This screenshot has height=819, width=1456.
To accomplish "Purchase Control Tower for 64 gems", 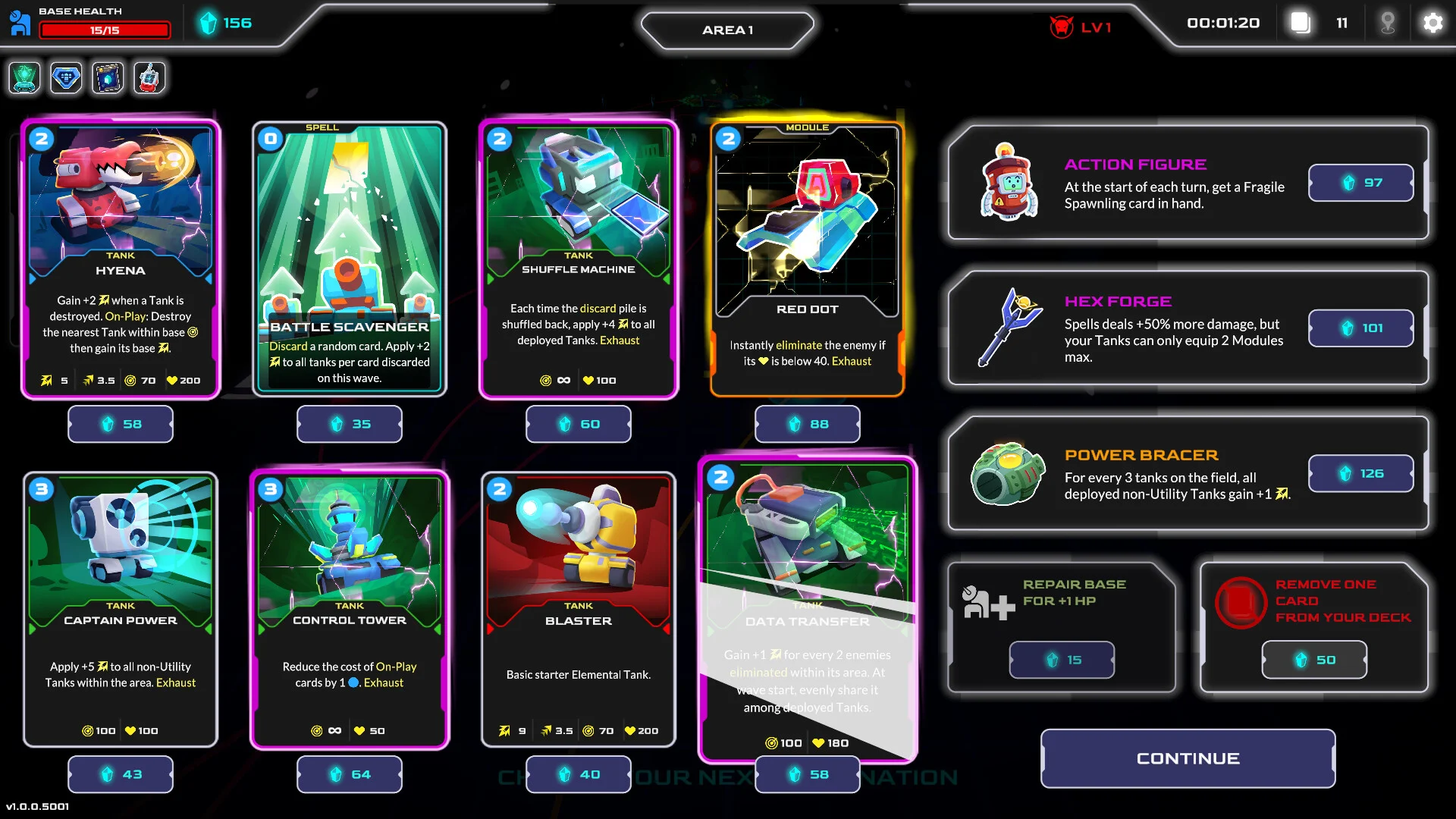I will (x=350, y=774).
